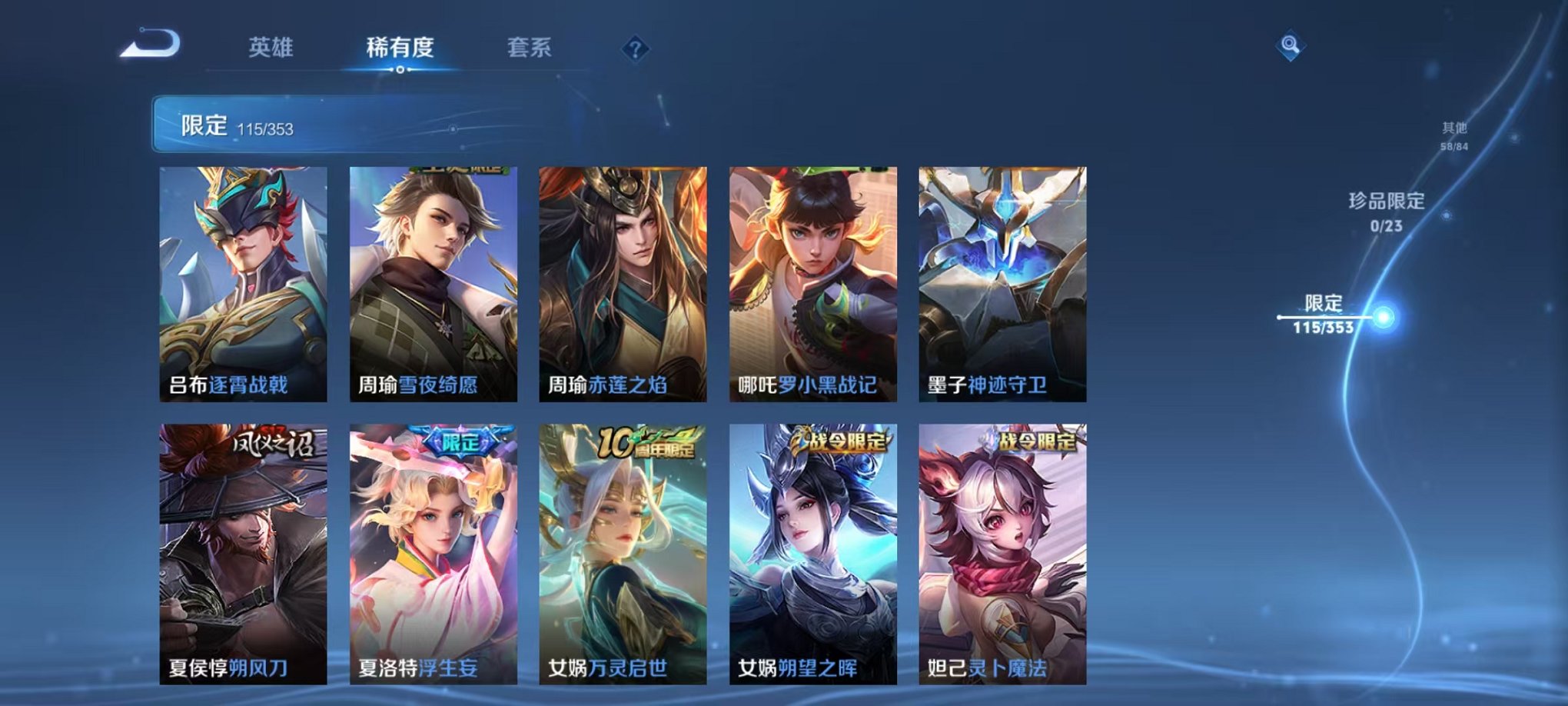The image size is (1568, 706).
Task: Select the 稀有度 tab
Action: (399, 48)
